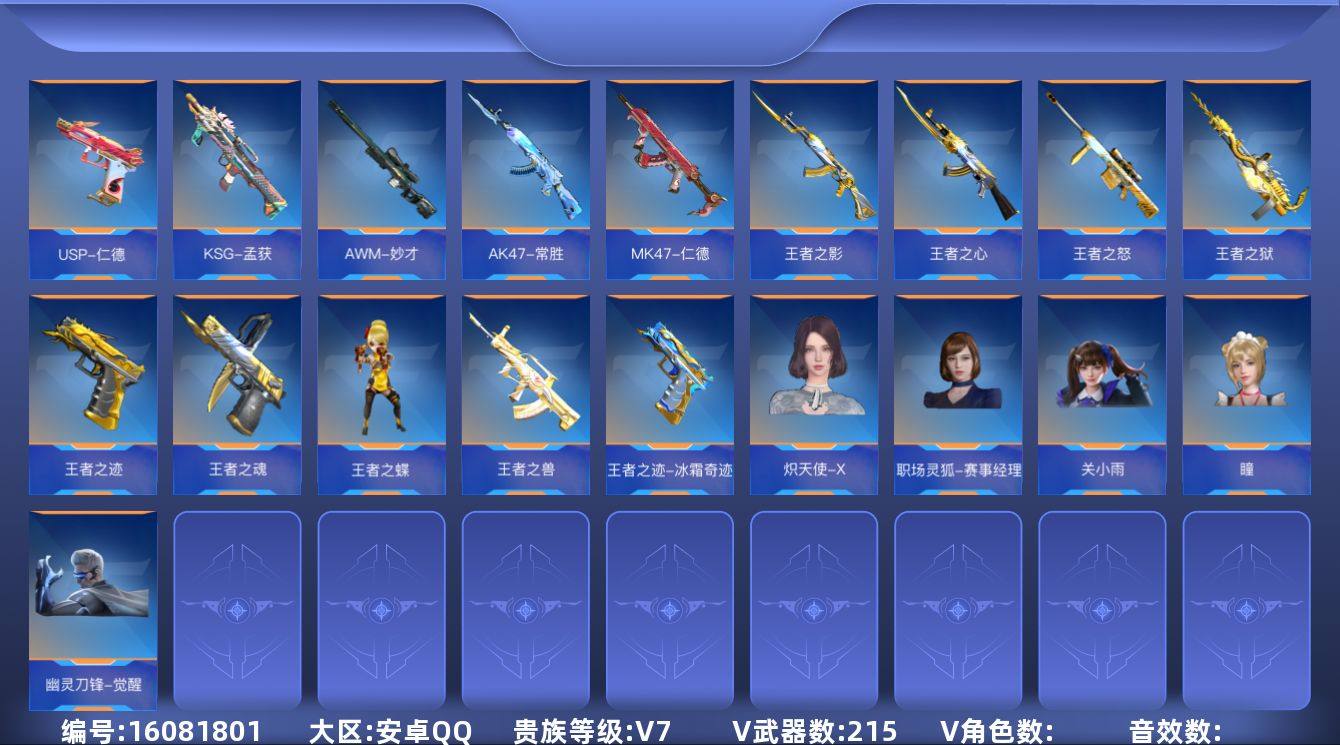
Task: Select the USP-仁德 pistol skin card
Action: click(x=93, y=170)
